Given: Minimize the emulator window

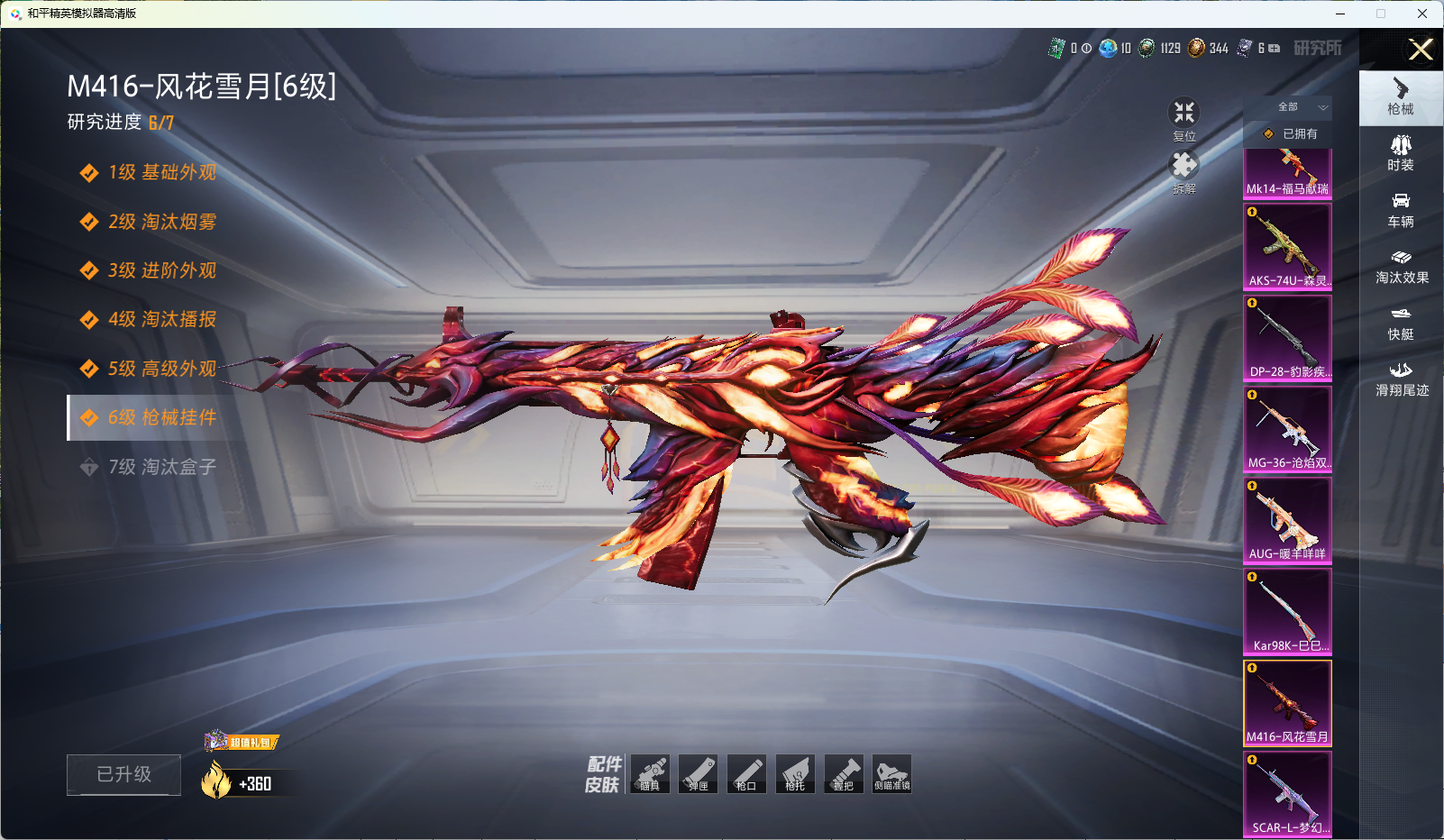Looking at the screenshot, I should (x=1340, y=14).
